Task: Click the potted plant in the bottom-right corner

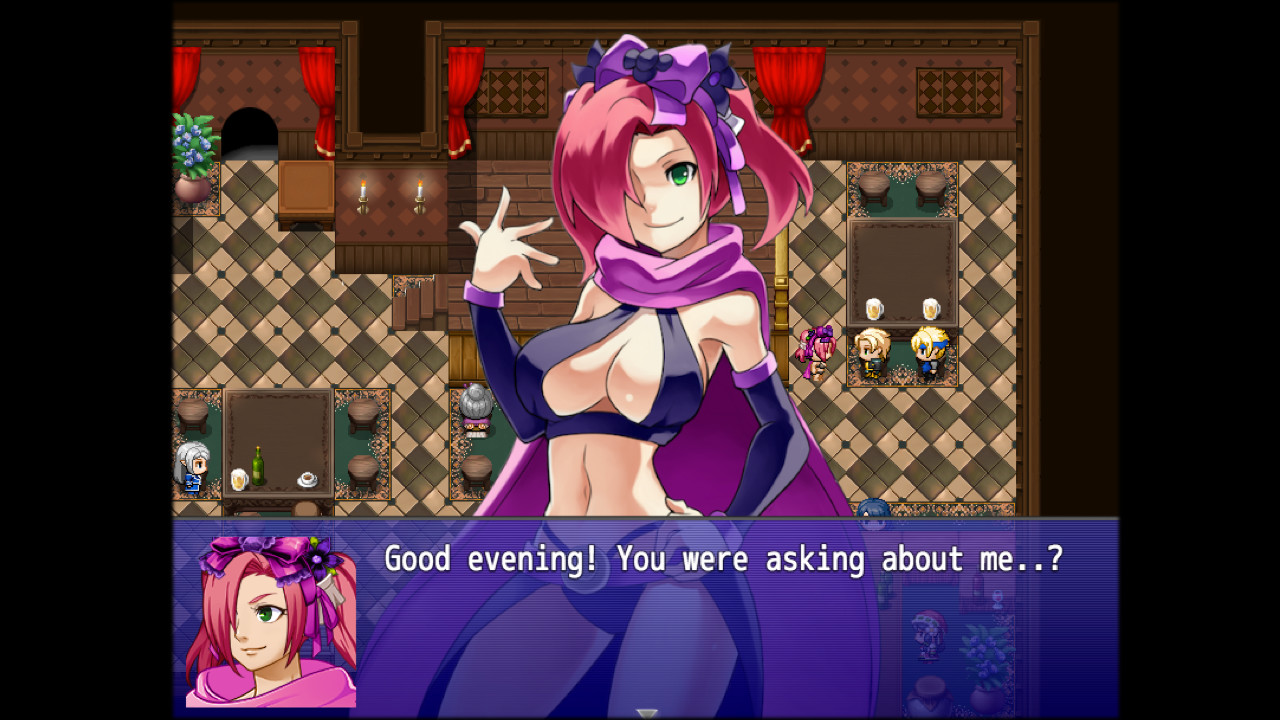Action: pyautogui.click(x=985, y=665)
